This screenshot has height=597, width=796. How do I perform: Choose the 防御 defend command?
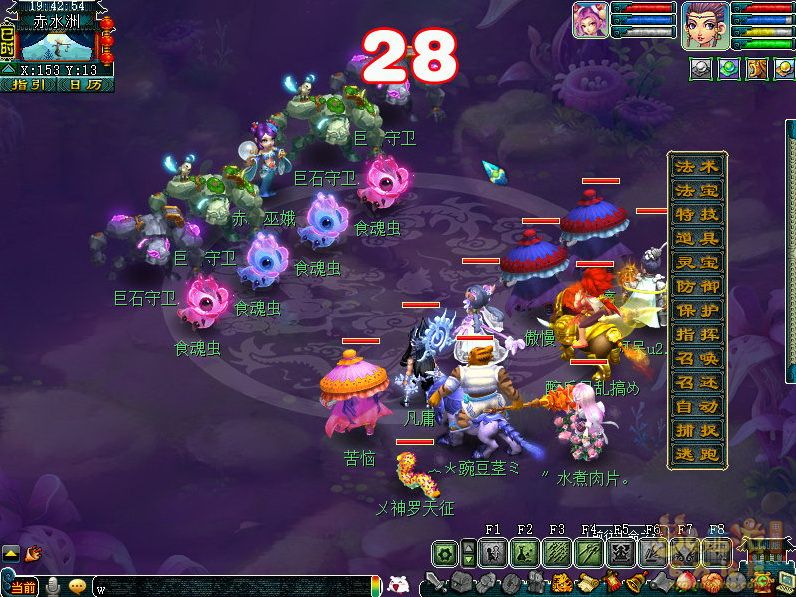(697, 286)
